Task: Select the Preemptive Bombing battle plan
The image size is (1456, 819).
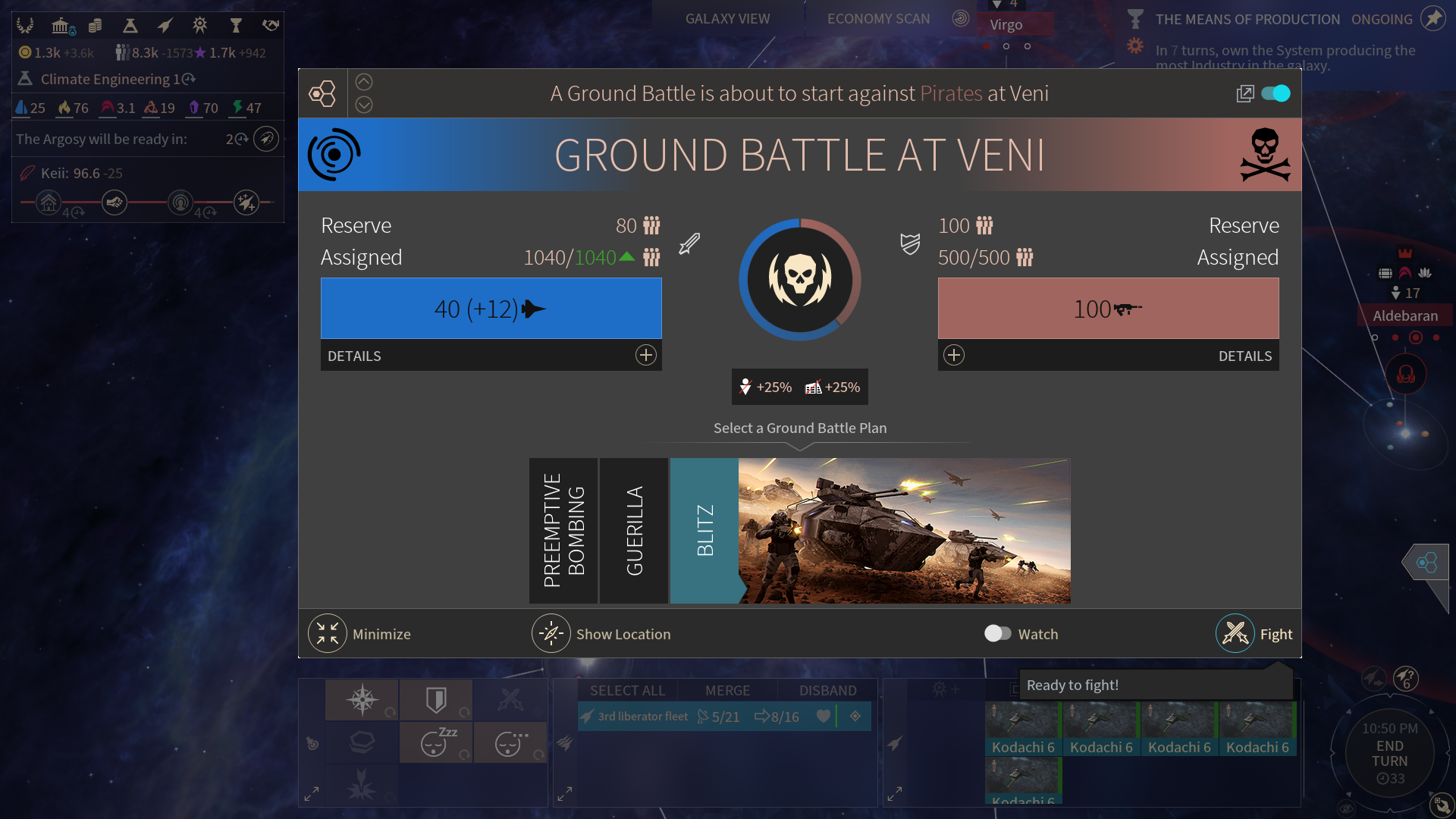Action: [563, 530]
